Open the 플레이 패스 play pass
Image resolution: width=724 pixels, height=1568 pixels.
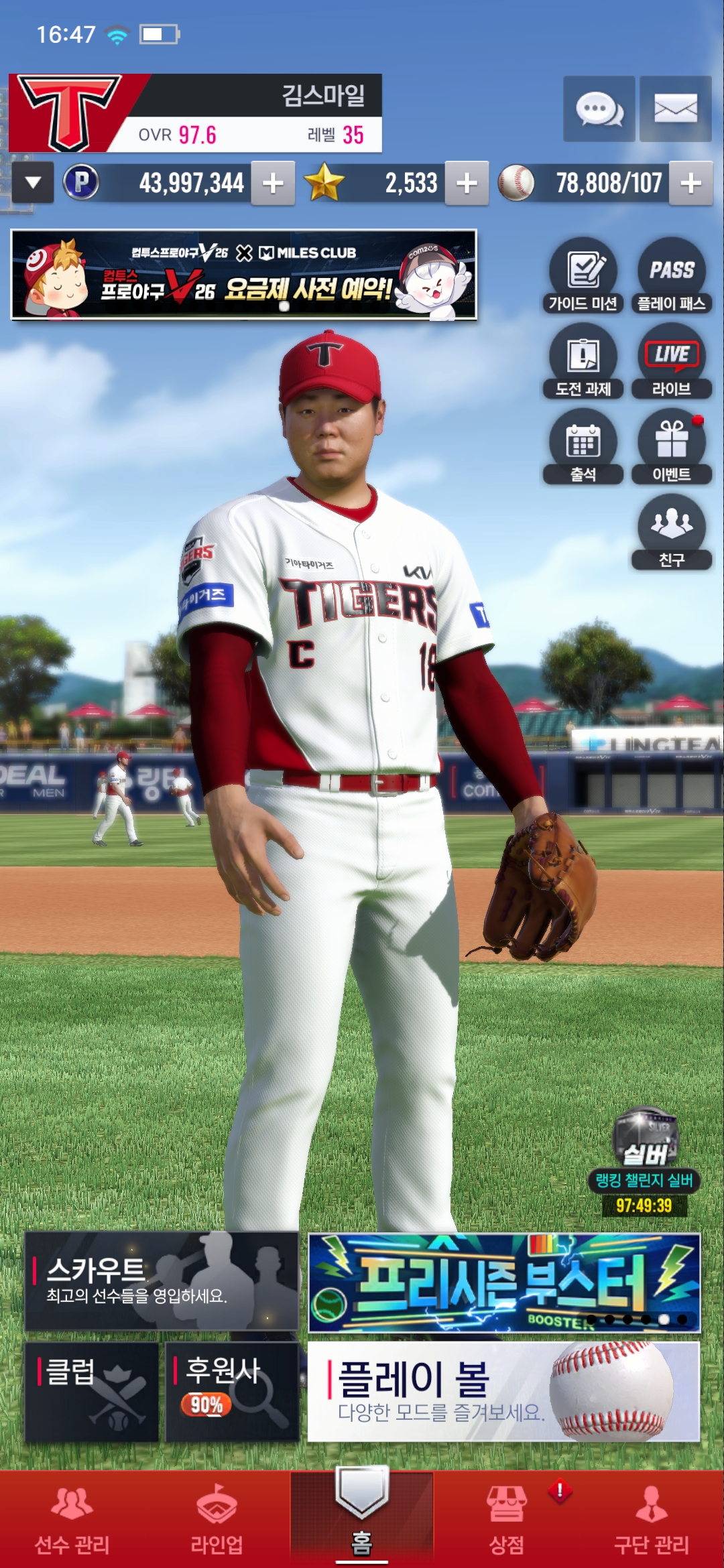point(671,276)
